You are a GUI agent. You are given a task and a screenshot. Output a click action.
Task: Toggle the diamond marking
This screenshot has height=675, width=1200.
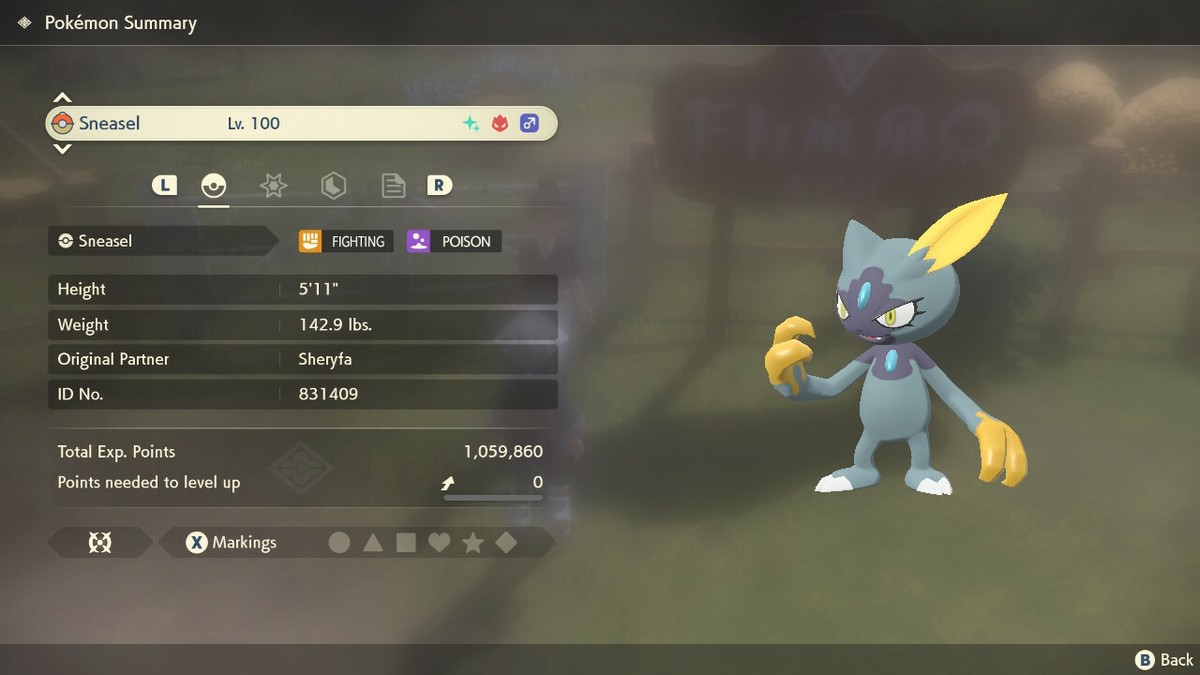(506, 543)
